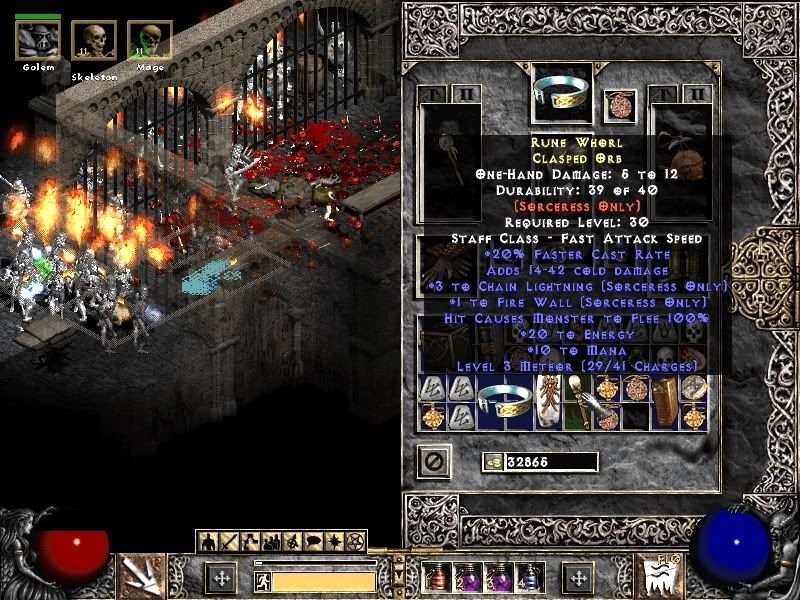Click the left attack skill button
Screen dimensions: 800x600
click(141, 574)
